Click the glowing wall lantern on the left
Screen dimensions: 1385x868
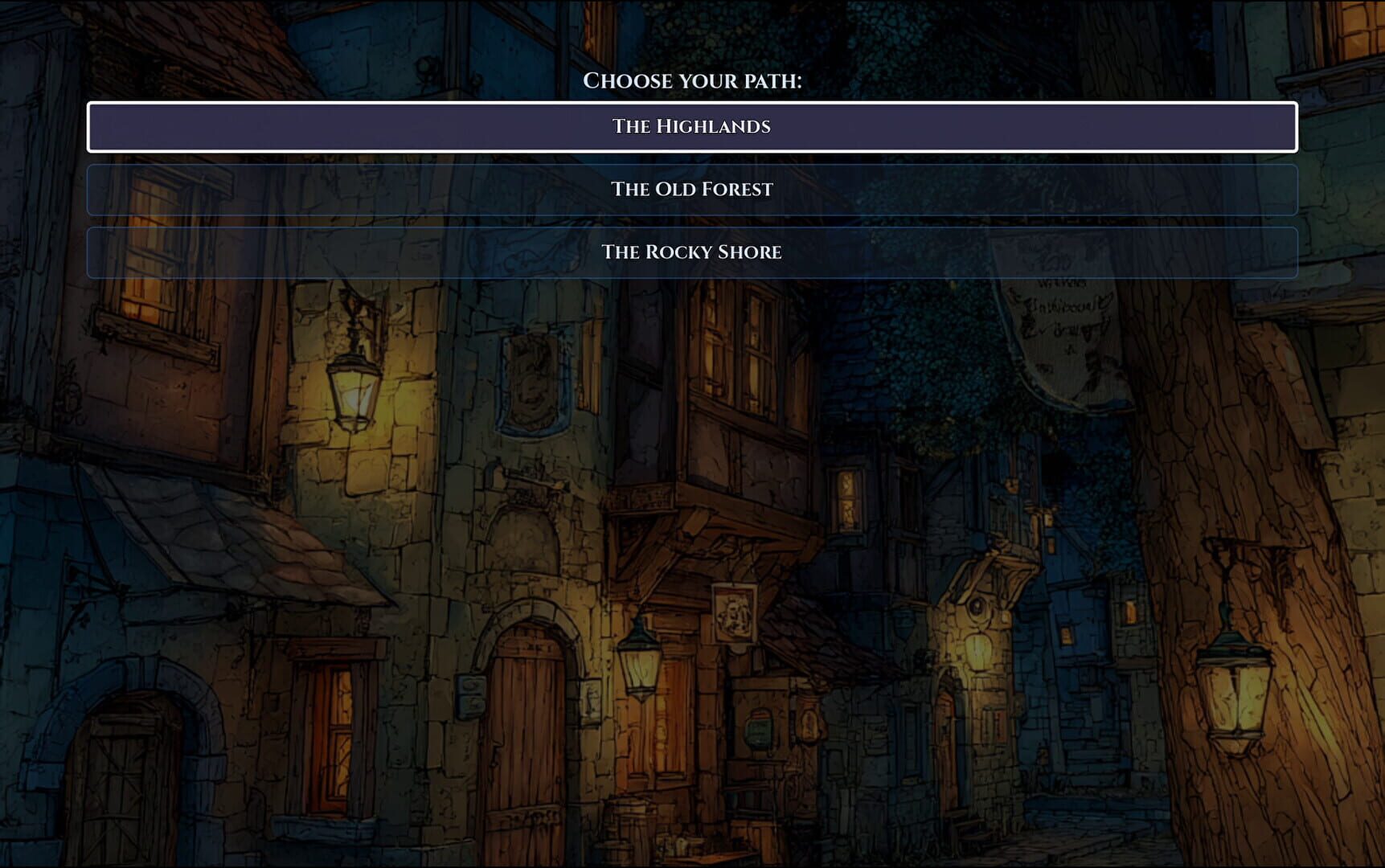click(354, 394)
